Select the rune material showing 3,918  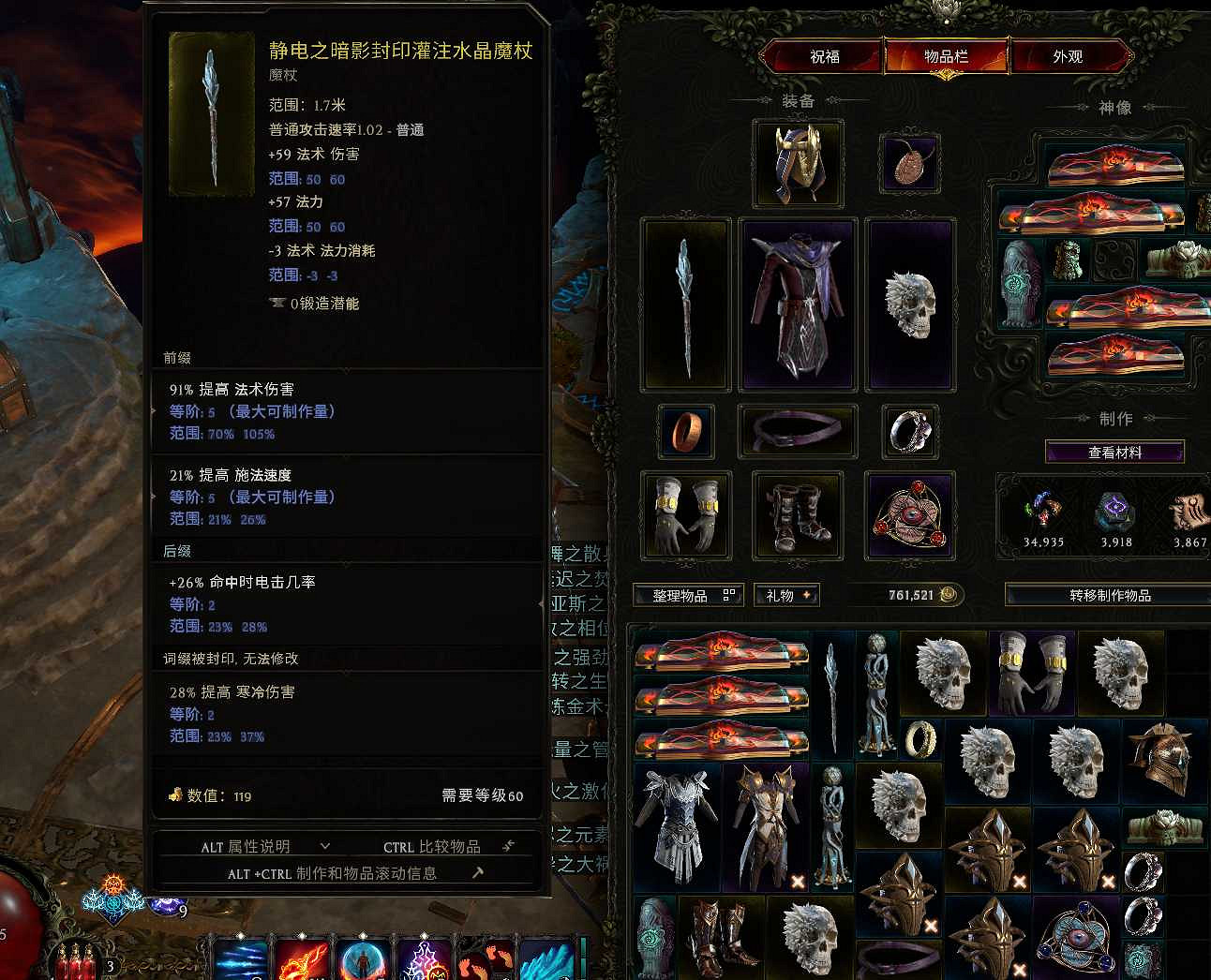click(1114, 511)
